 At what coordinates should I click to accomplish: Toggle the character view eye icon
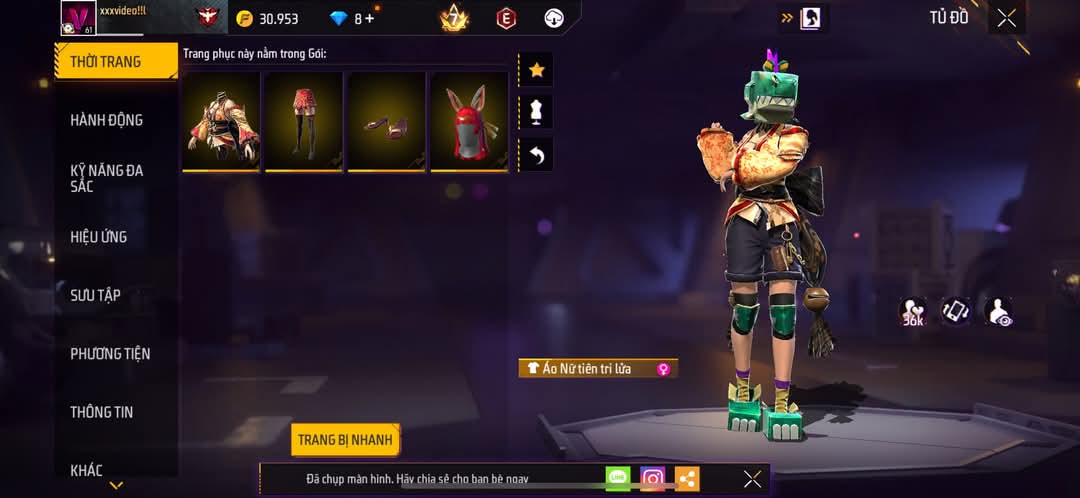998,312
